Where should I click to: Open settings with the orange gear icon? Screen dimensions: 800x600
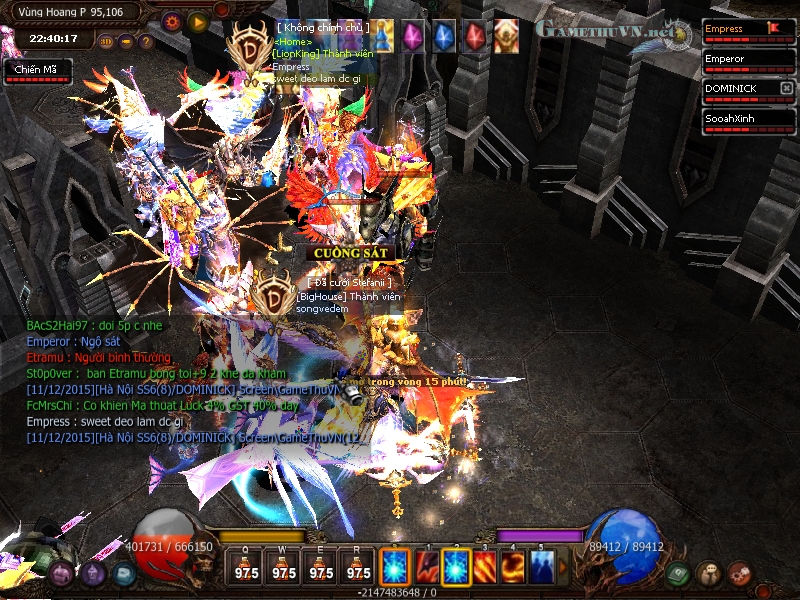[171, 20]
